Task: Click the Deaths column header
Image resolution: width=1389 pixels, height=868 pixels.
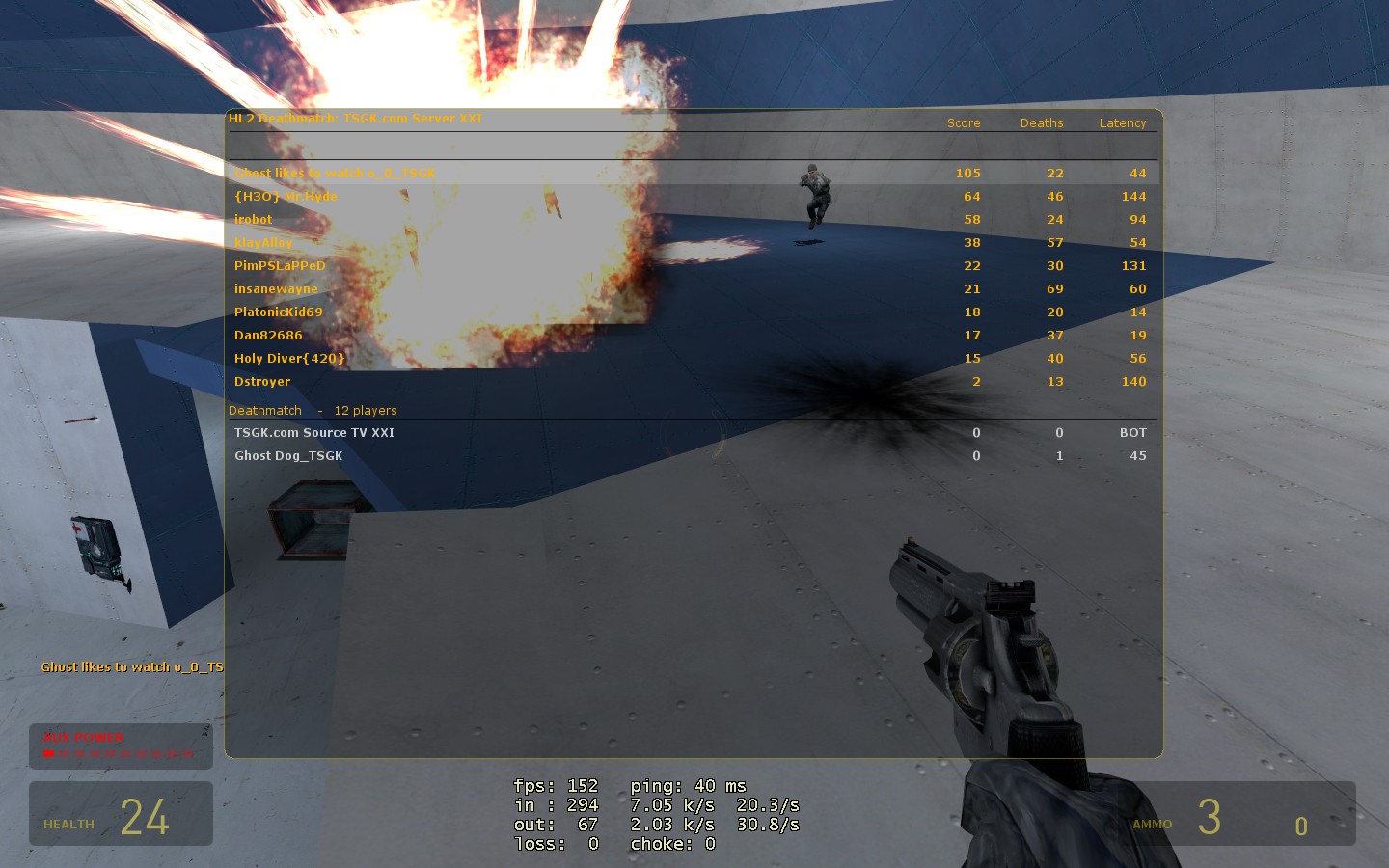Action: [1042, 123]
